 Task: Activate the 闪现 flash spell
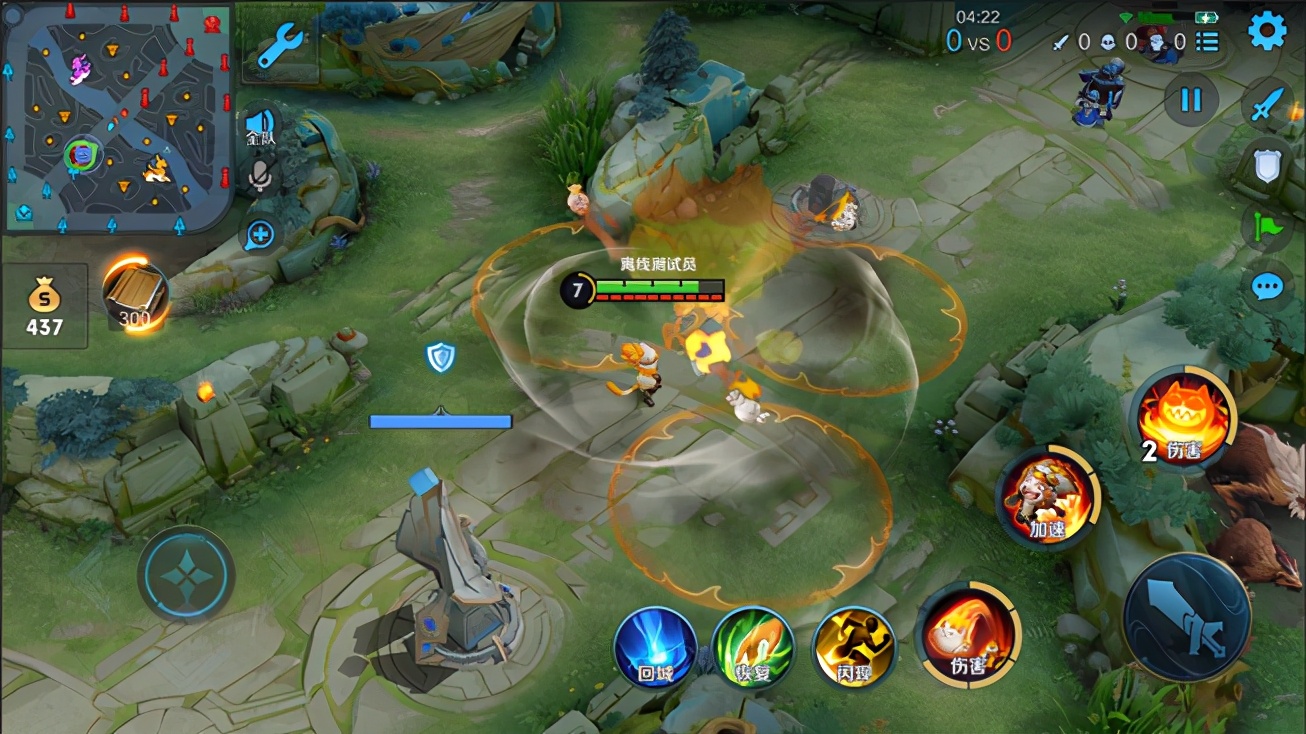pyautogui.click(x=853, y=648)
